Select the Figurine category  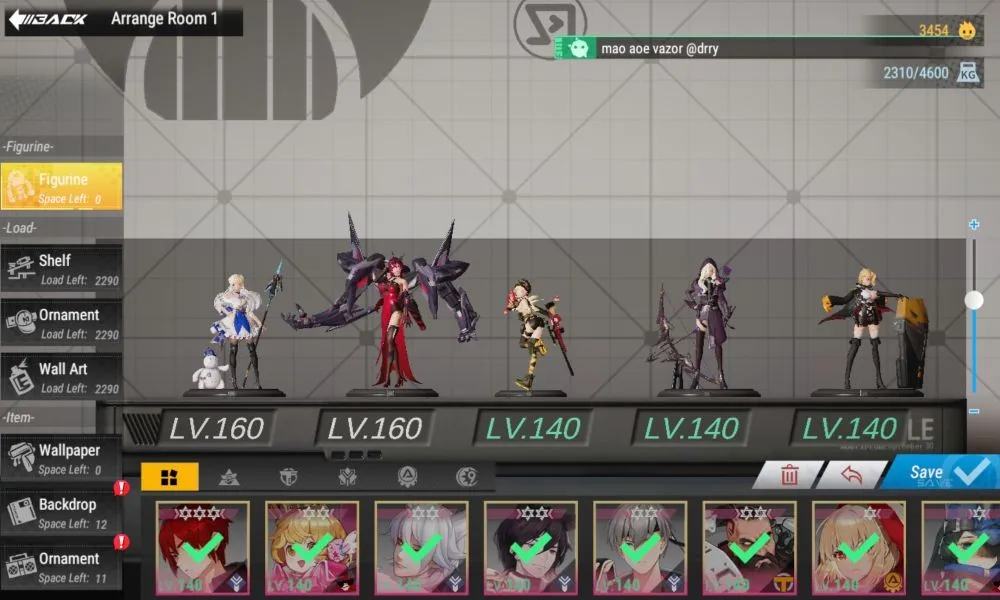[x=62, y=186]
